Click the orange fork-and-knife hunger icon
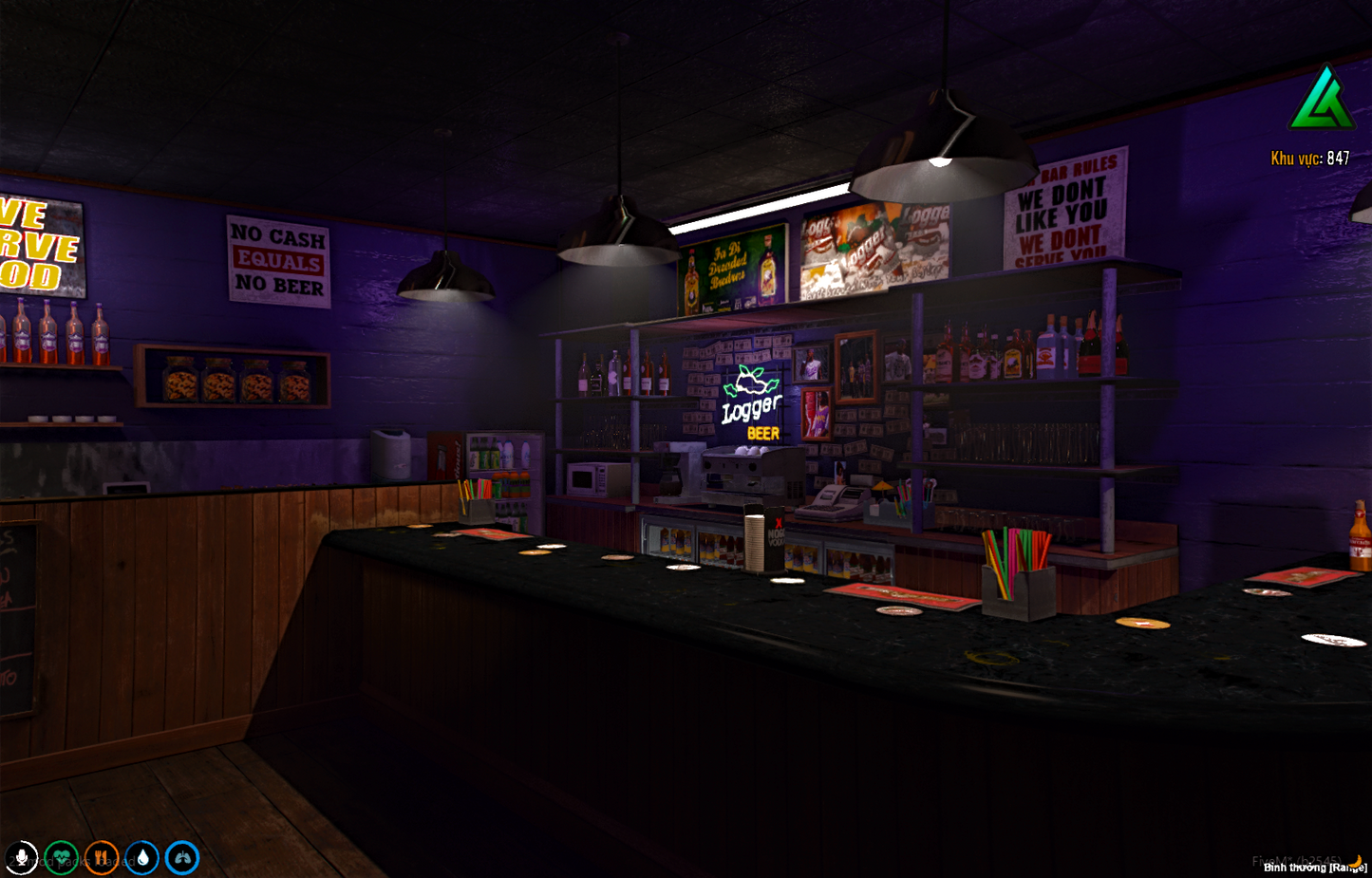Image resolution: width=1372 pixels, height=878 pixels. point(101,857)
